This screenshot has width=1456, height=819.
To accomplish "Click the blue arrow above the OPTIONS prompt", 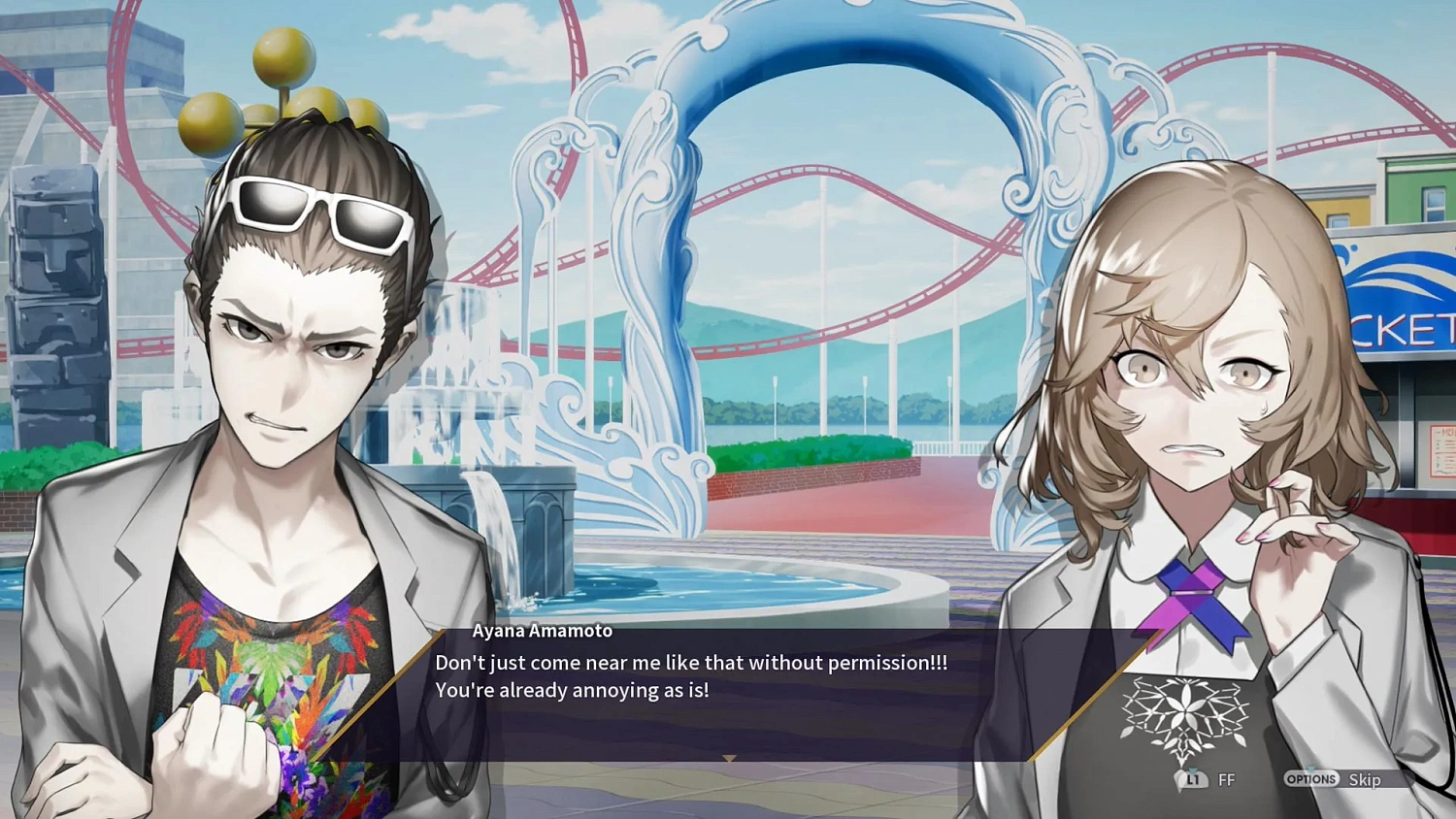I will (x=1312, y=770).
